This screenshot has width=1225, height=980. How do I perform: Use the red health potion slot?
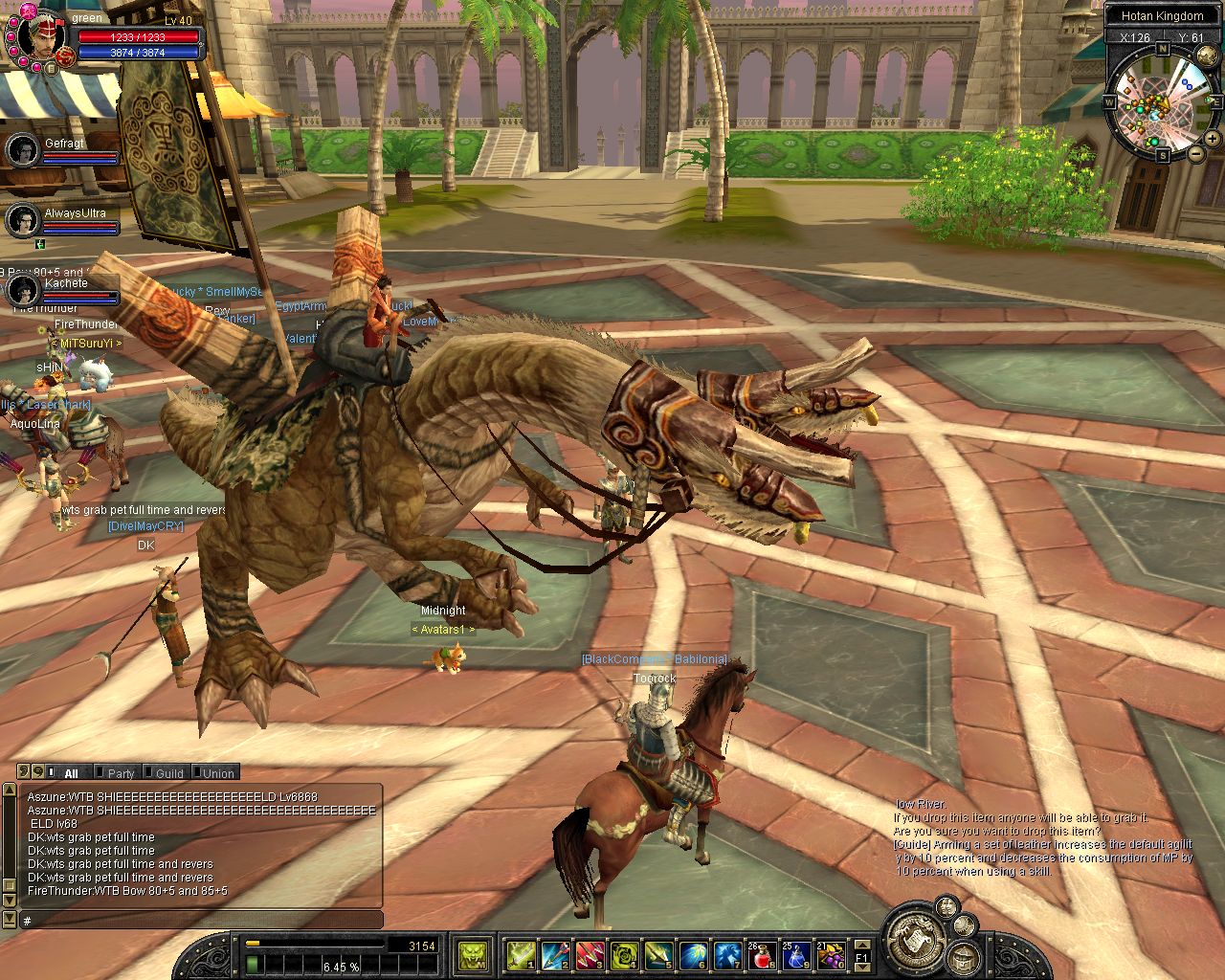point(762,954)
